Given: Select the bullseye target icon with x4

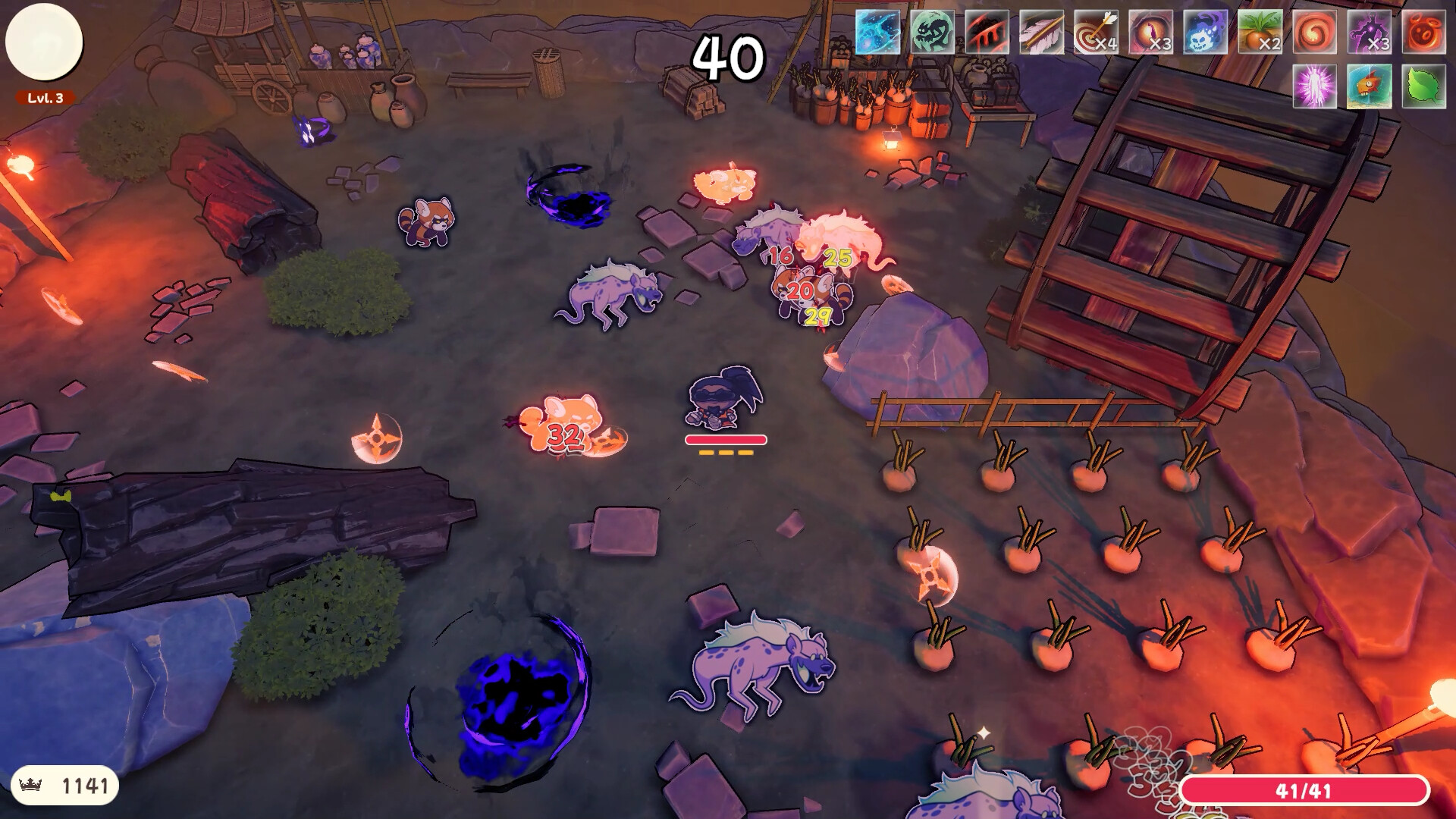Looking at the screenshot, I should point(1097,32).
